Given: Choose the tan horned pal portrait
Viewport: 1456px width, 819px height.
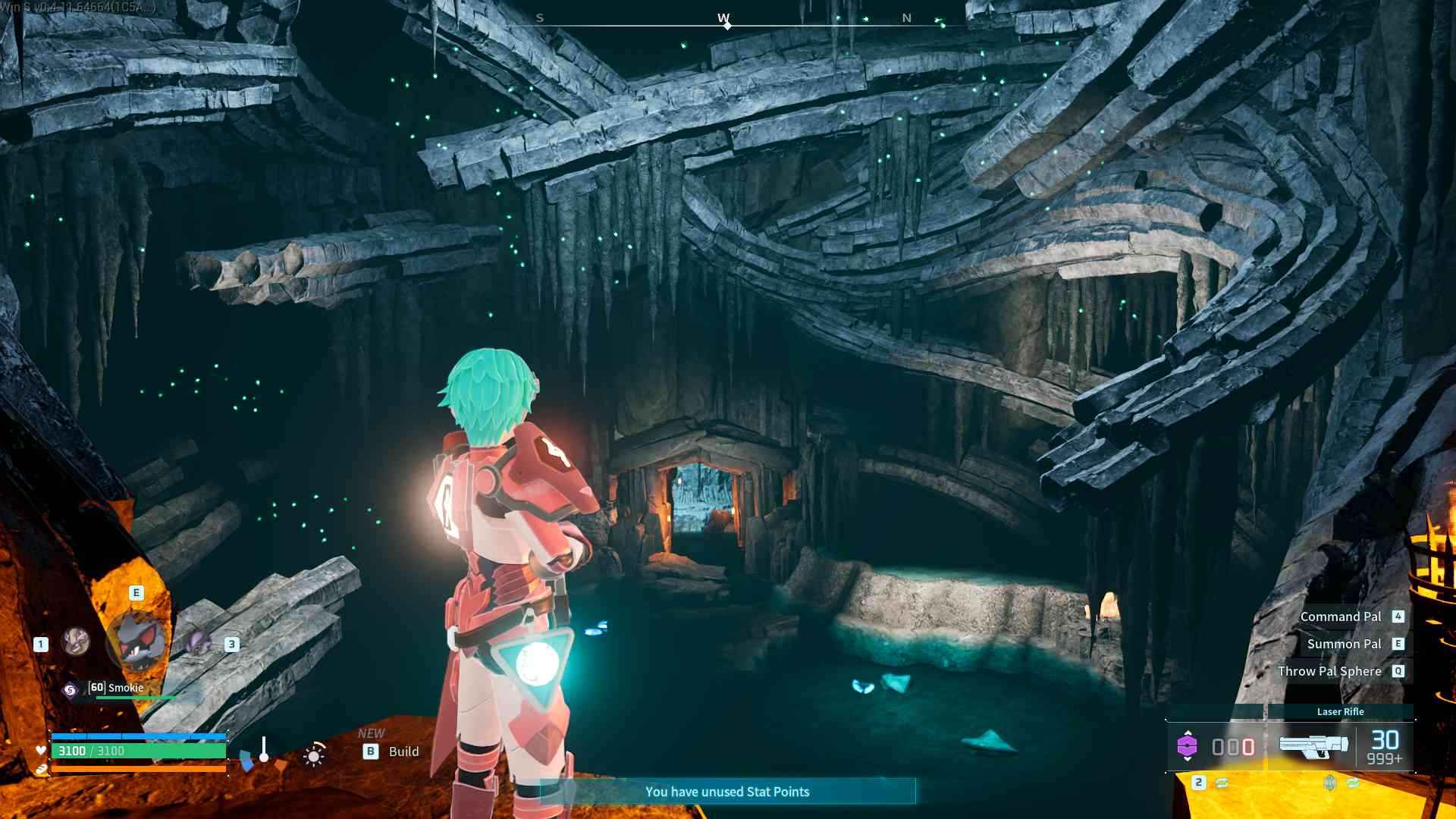Looking at the screenshot, I should [76, 642].
